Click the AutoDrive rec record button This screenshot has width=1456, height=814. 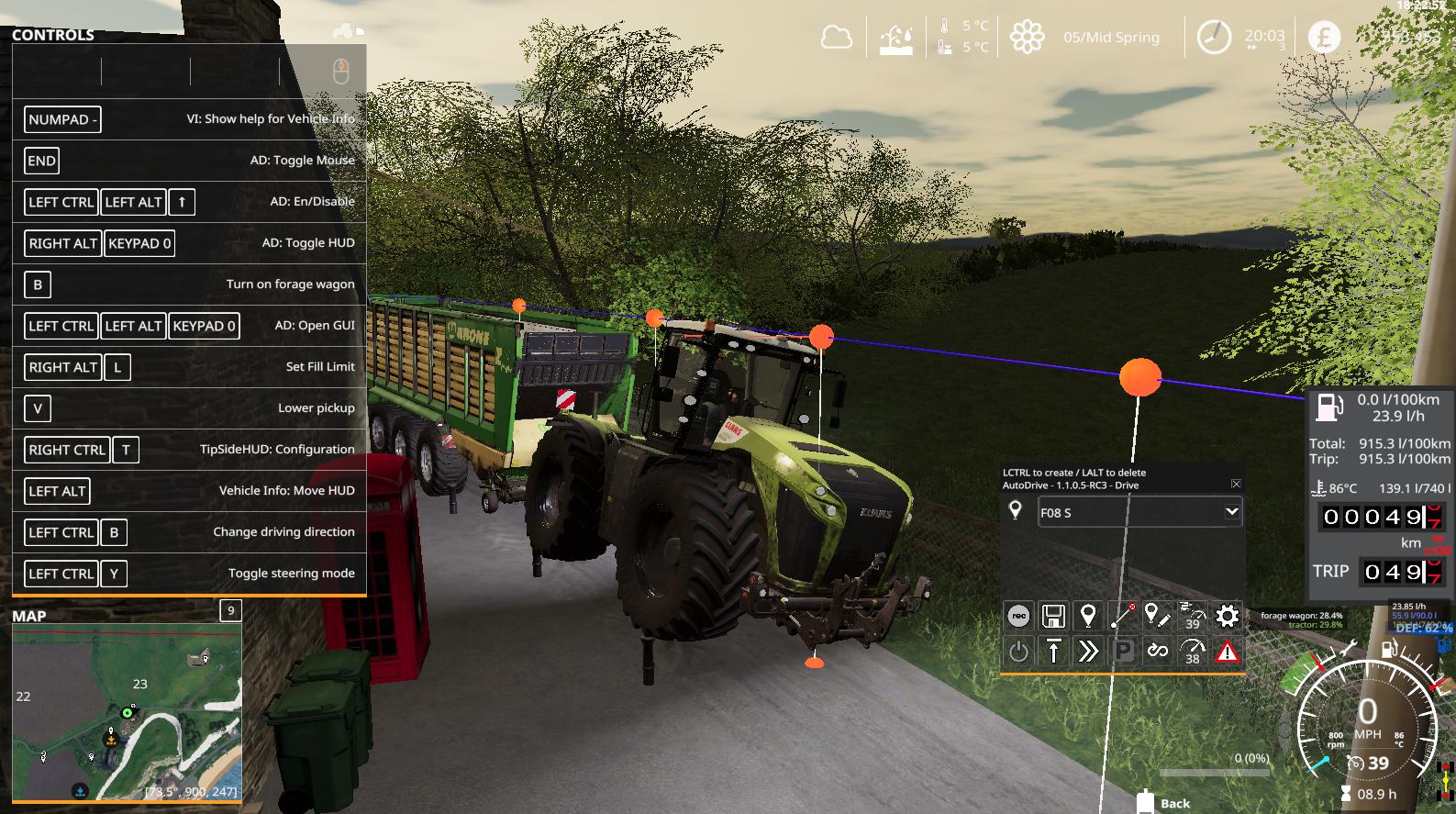[x=1018, y=616]
